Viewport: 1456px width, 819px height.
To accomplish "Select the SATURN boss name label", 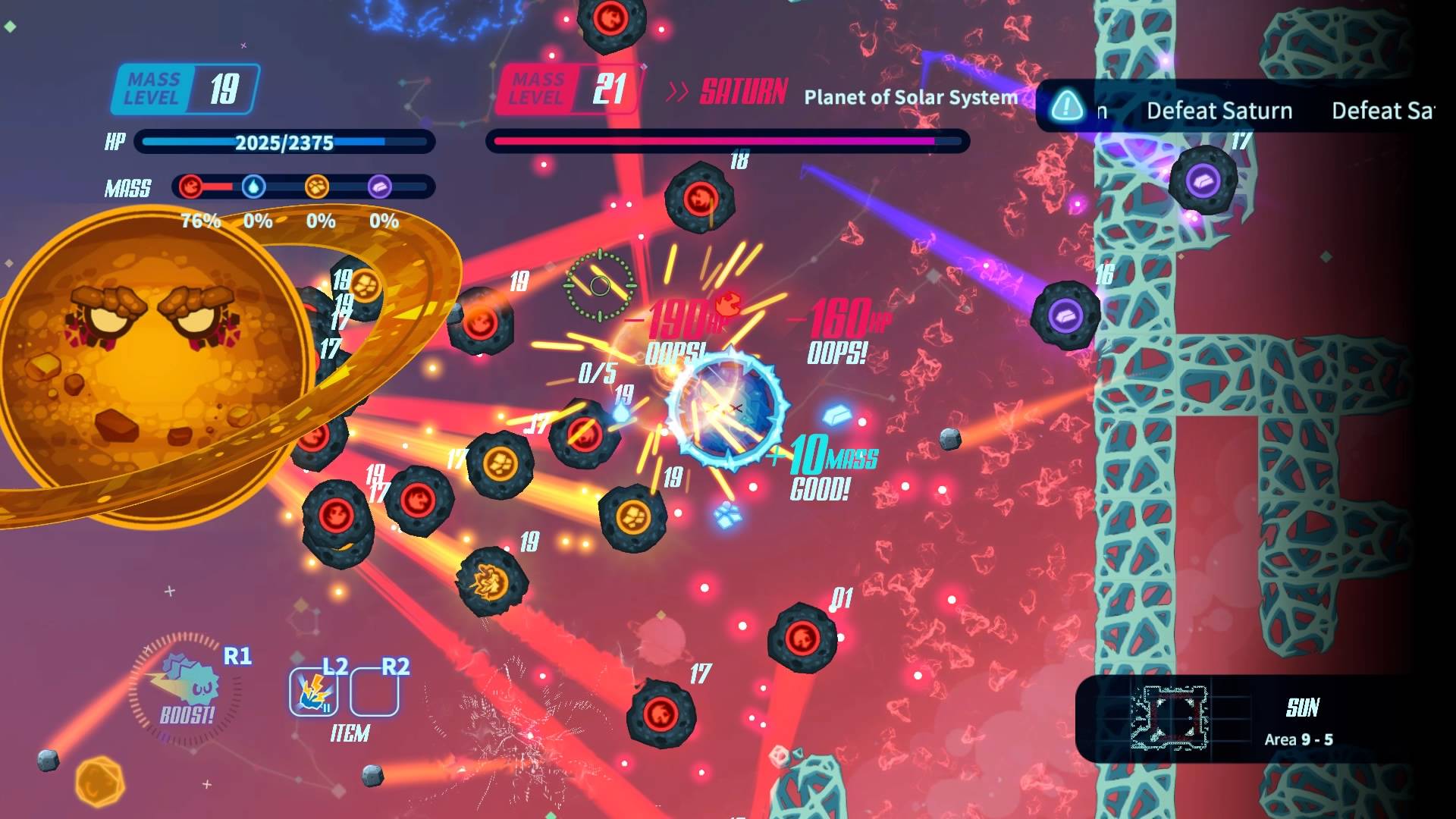I will 741,91.
